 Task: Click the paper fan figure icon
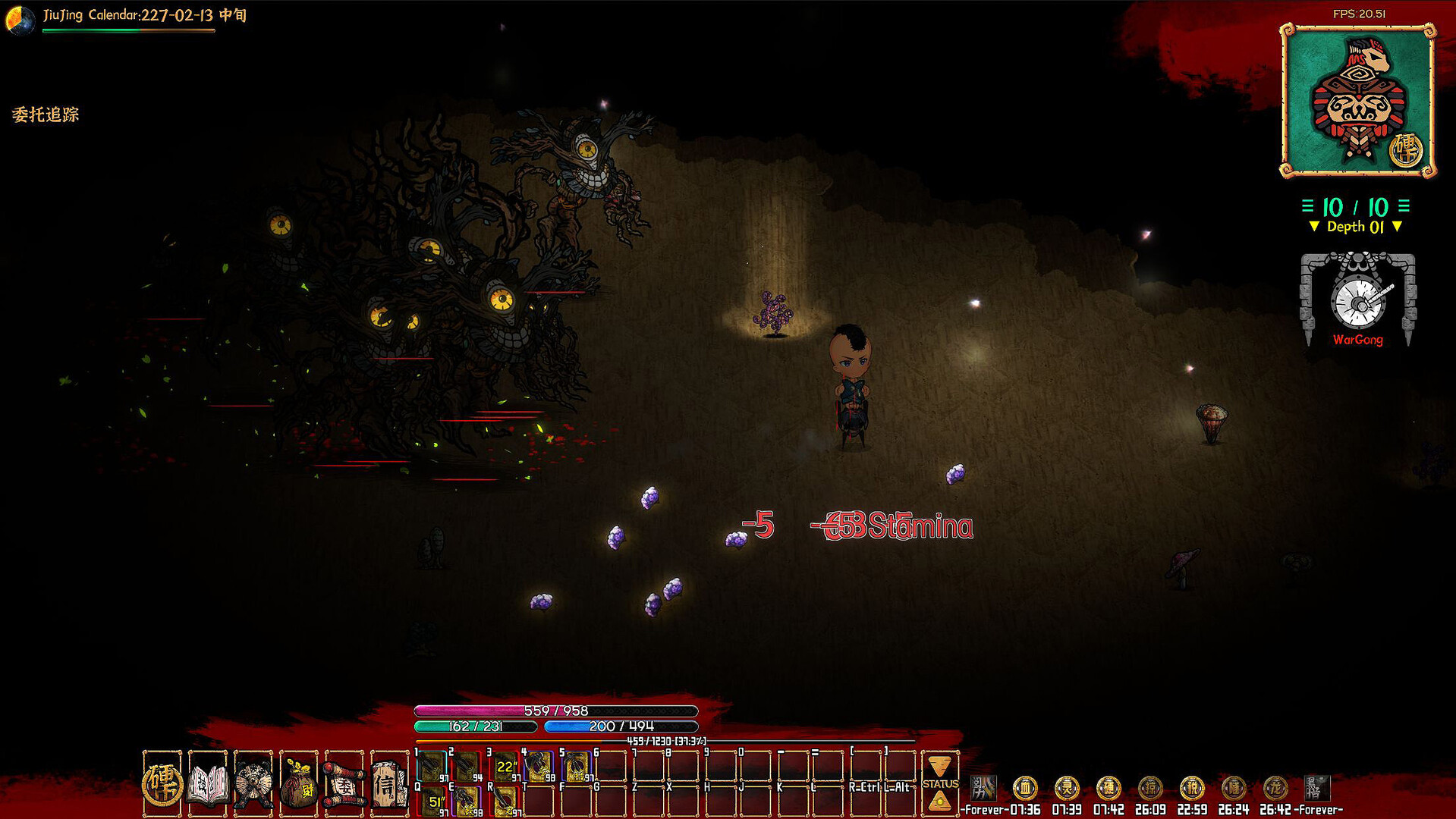pyautogui.click(x=253, y=783)
